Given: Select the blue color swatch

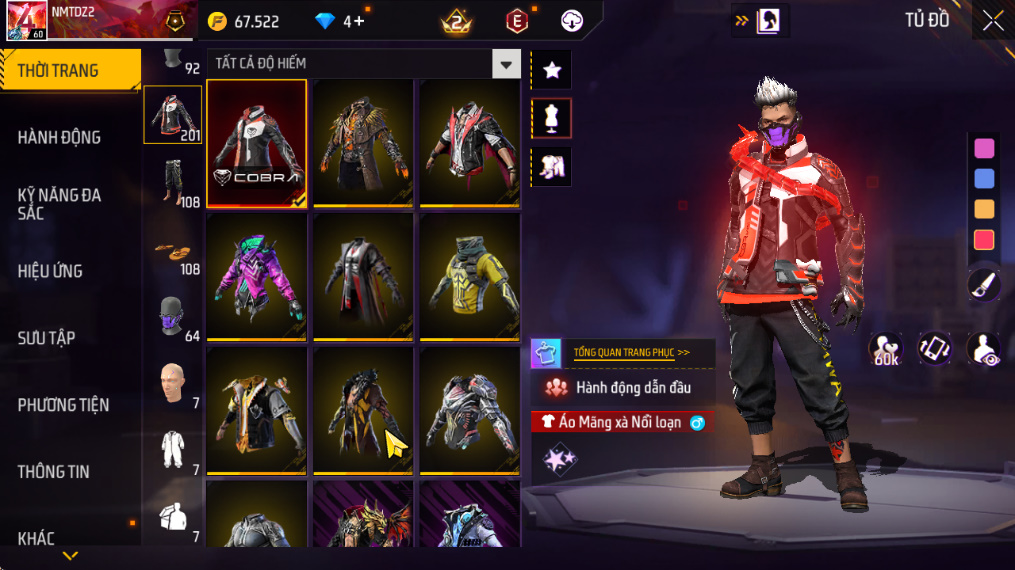Looking at the screenshot, I should click(x=984, y=179).
